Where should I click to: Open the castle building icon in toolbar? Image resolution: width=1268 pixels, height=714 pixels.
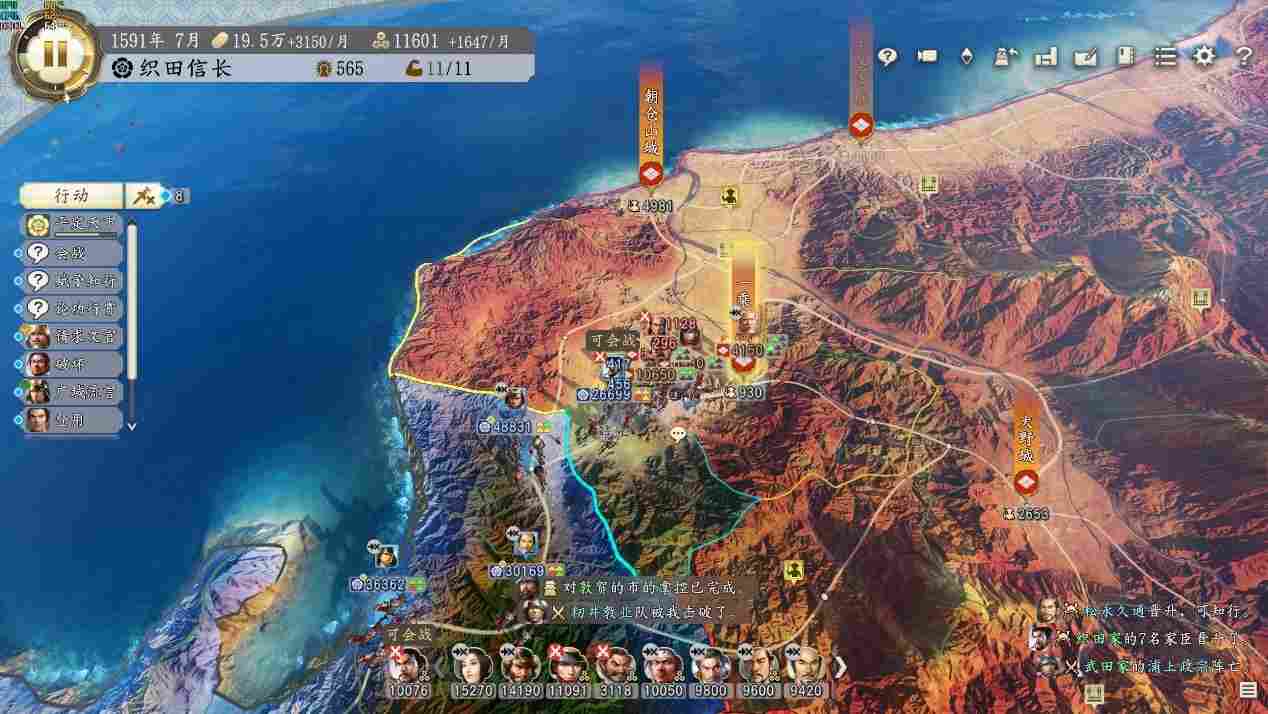1046,57
